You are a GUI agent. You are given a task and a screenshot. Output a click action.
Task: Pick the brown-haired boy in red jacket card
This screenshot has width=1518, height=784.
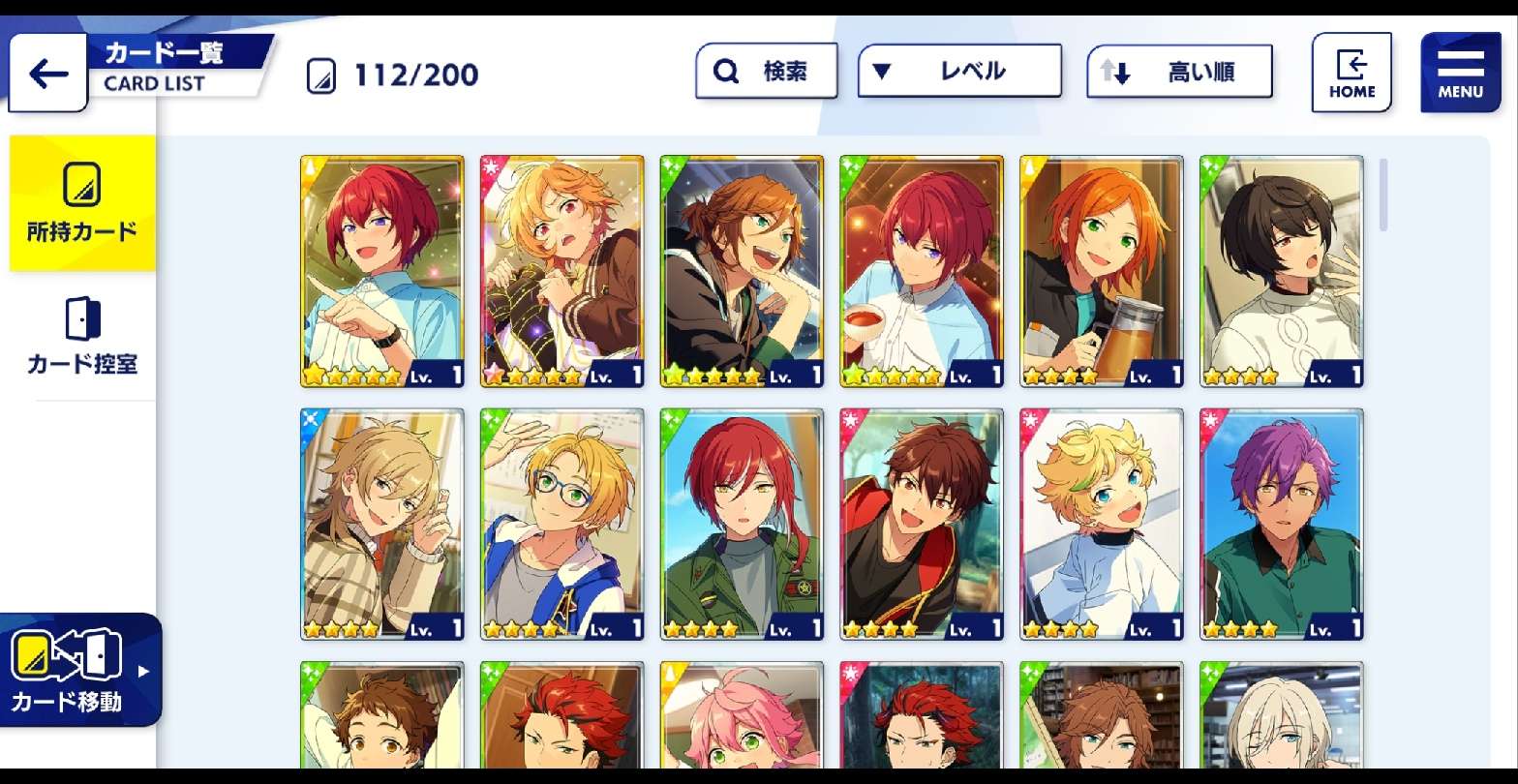[922, 524]
